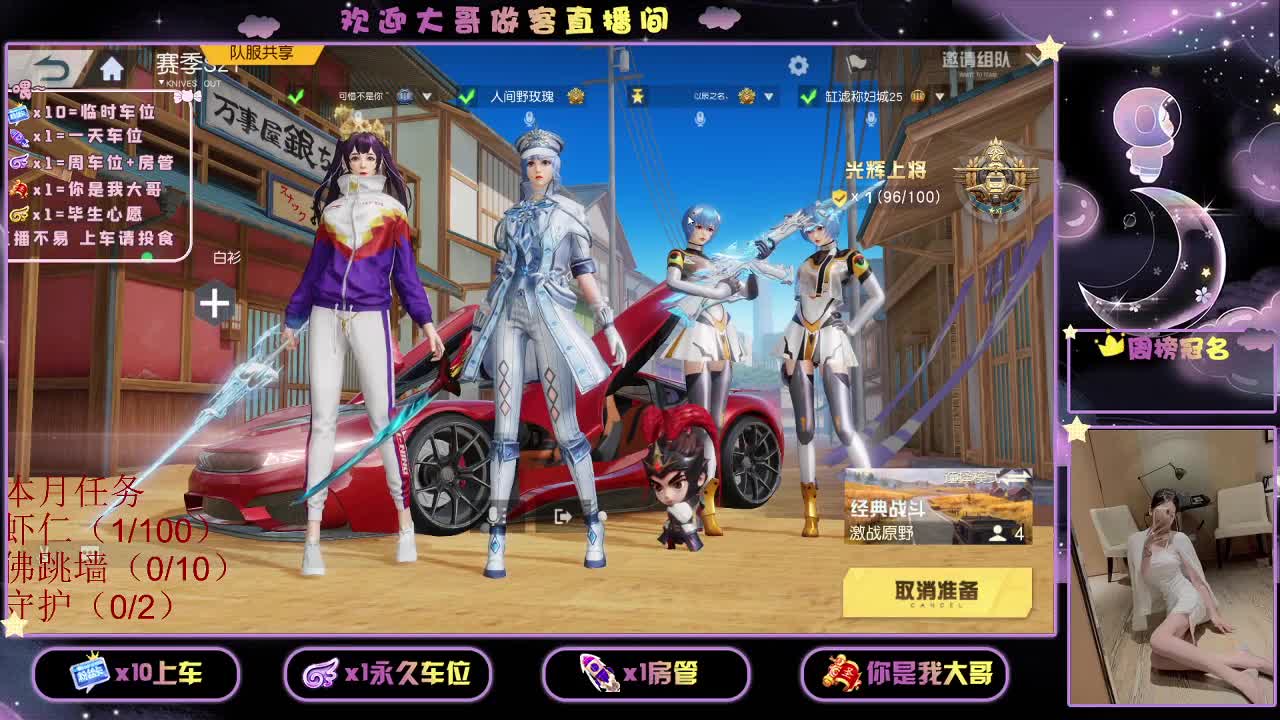Tap the home icon in top-left corner
Screen dimensions: 1280x720
[113, 70]
